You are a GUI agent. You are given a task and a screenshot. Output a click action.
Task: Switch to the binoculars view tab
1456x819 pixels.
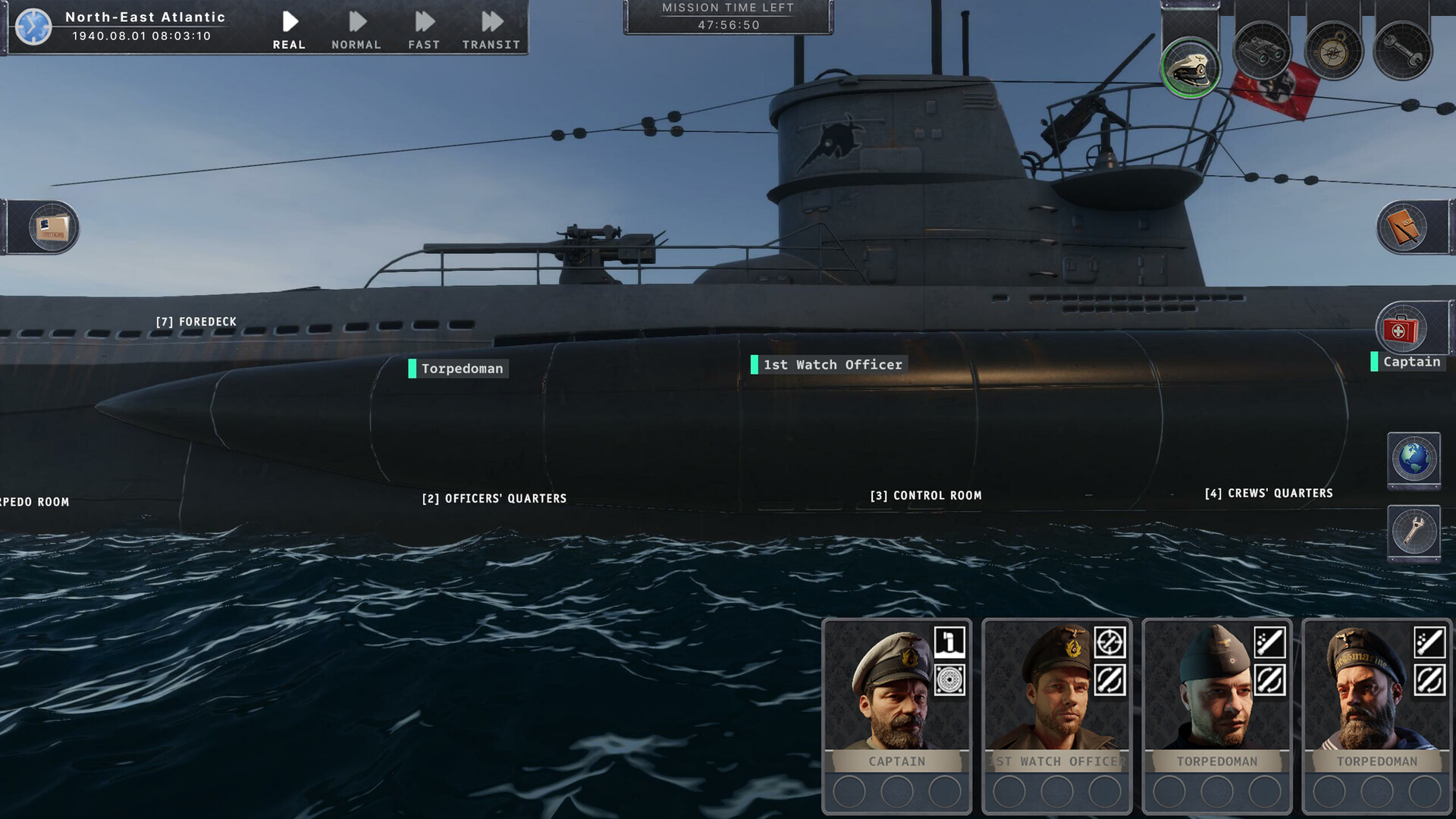tap(1263, 52)
